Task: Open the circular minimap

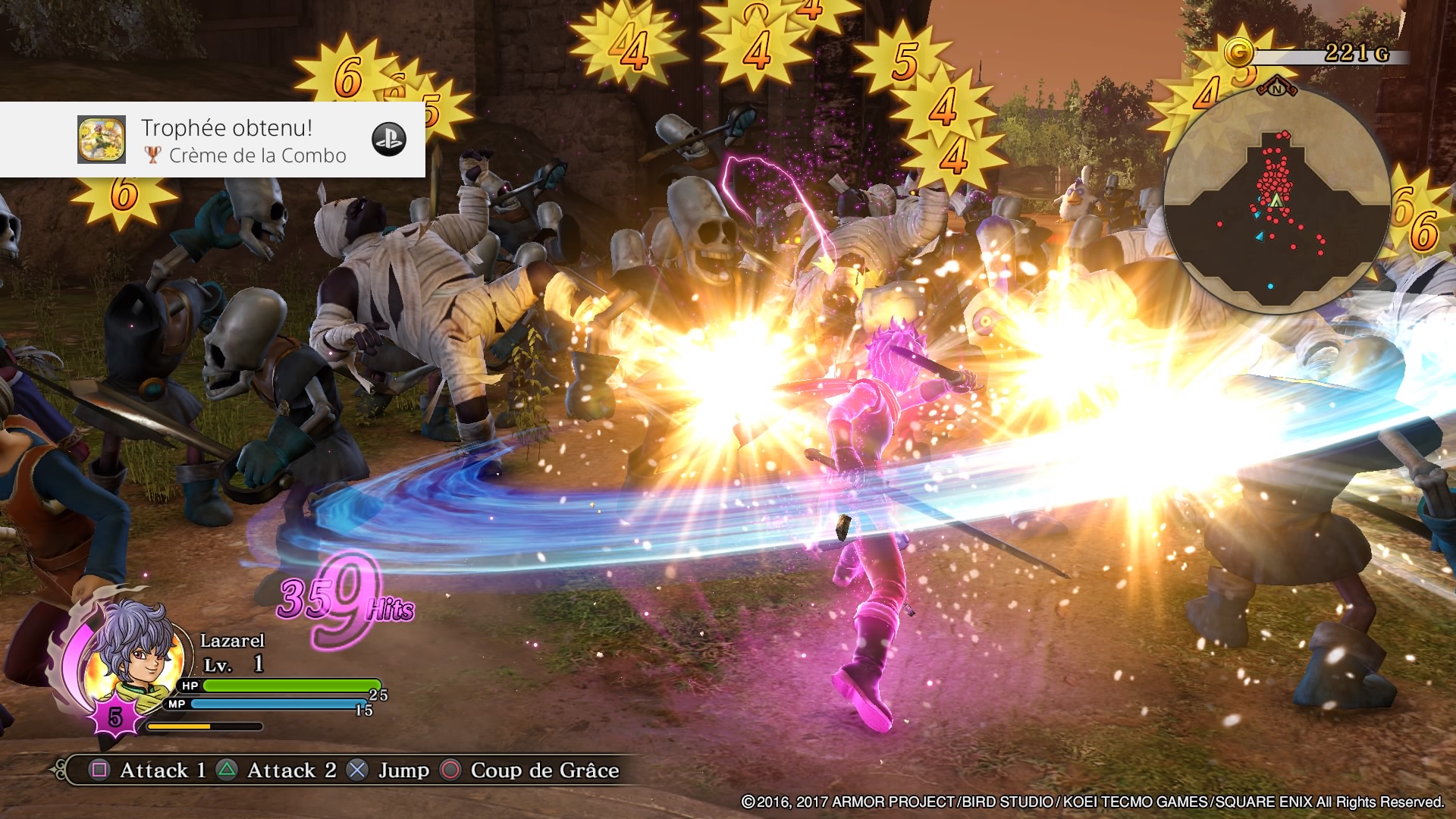Action: 1277,200
